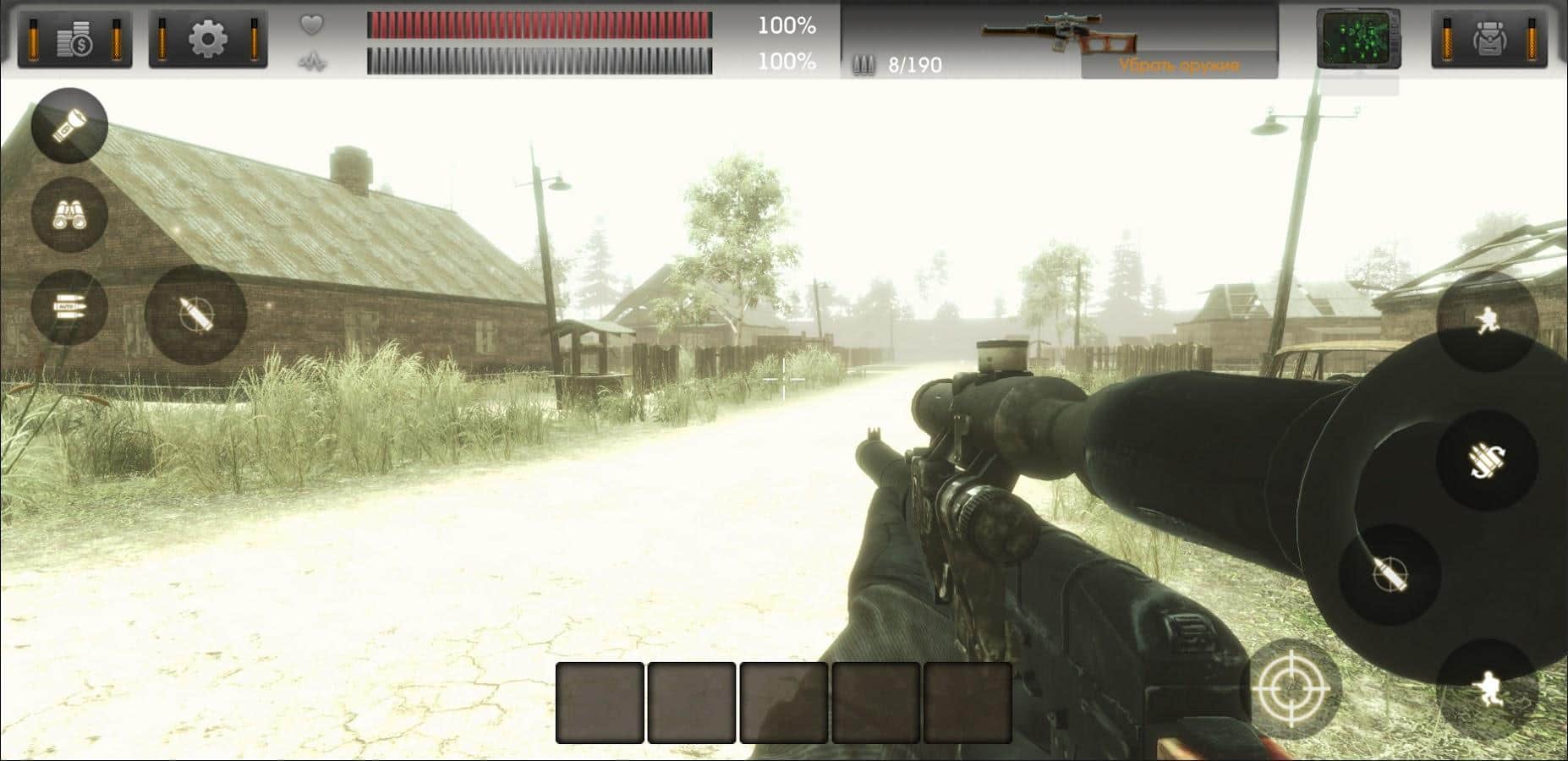This screenshot has height=761, width=1568.
Task: Reload the weapon with the bullets-and-arrows icon
Action: (x=1486, y=461)
